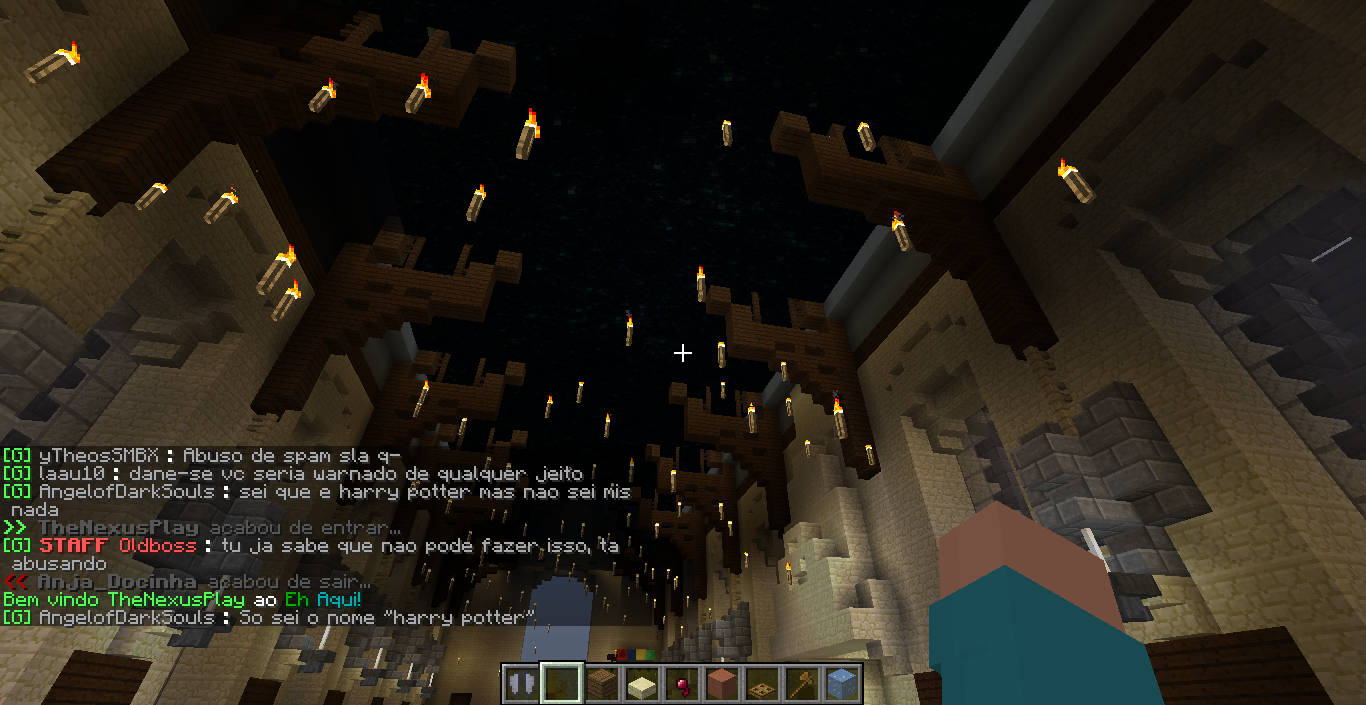Equip the wooden tool in the hotbar
The image size is (1366, 705).
802,684
